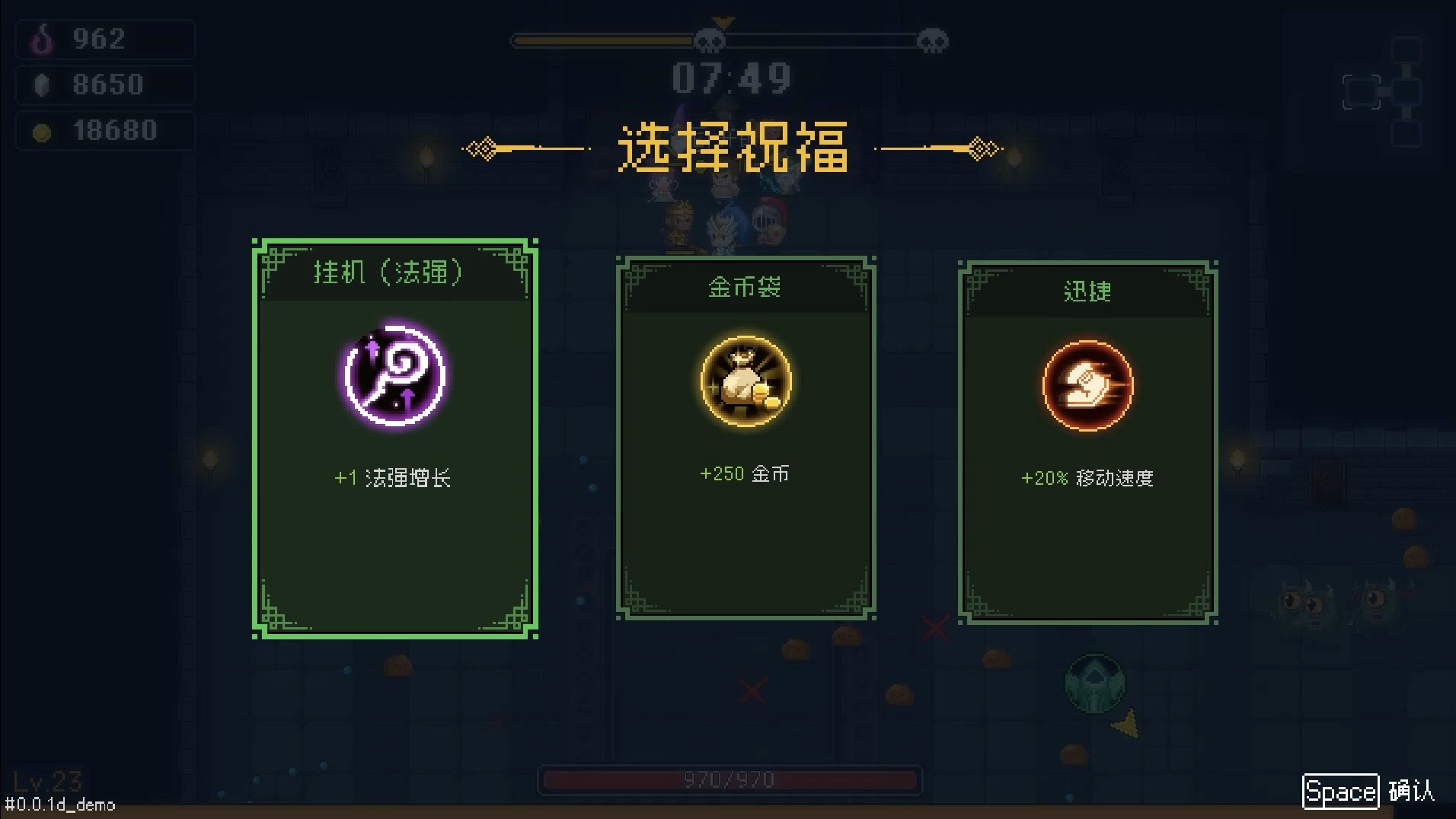Click the right skull marker on the boss bar

(935, 41)
